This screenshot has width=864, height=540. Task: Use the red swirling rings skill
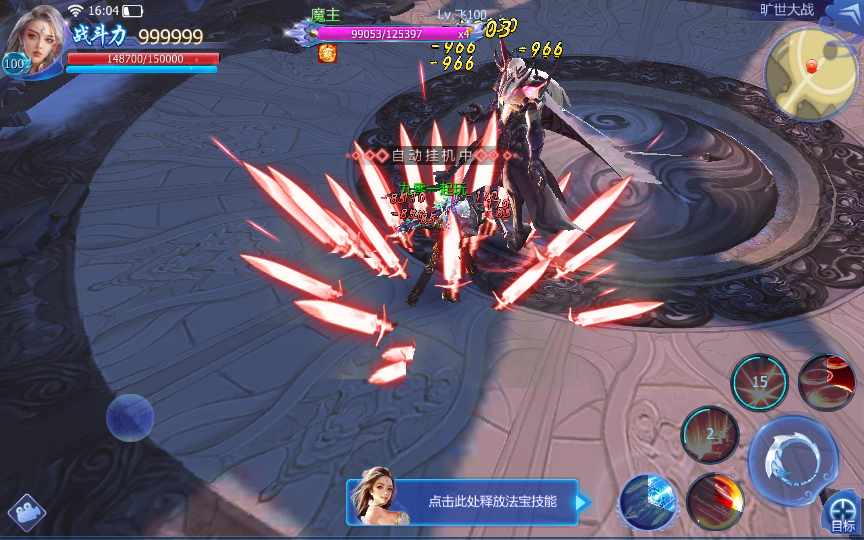click(x=826, y=381)
